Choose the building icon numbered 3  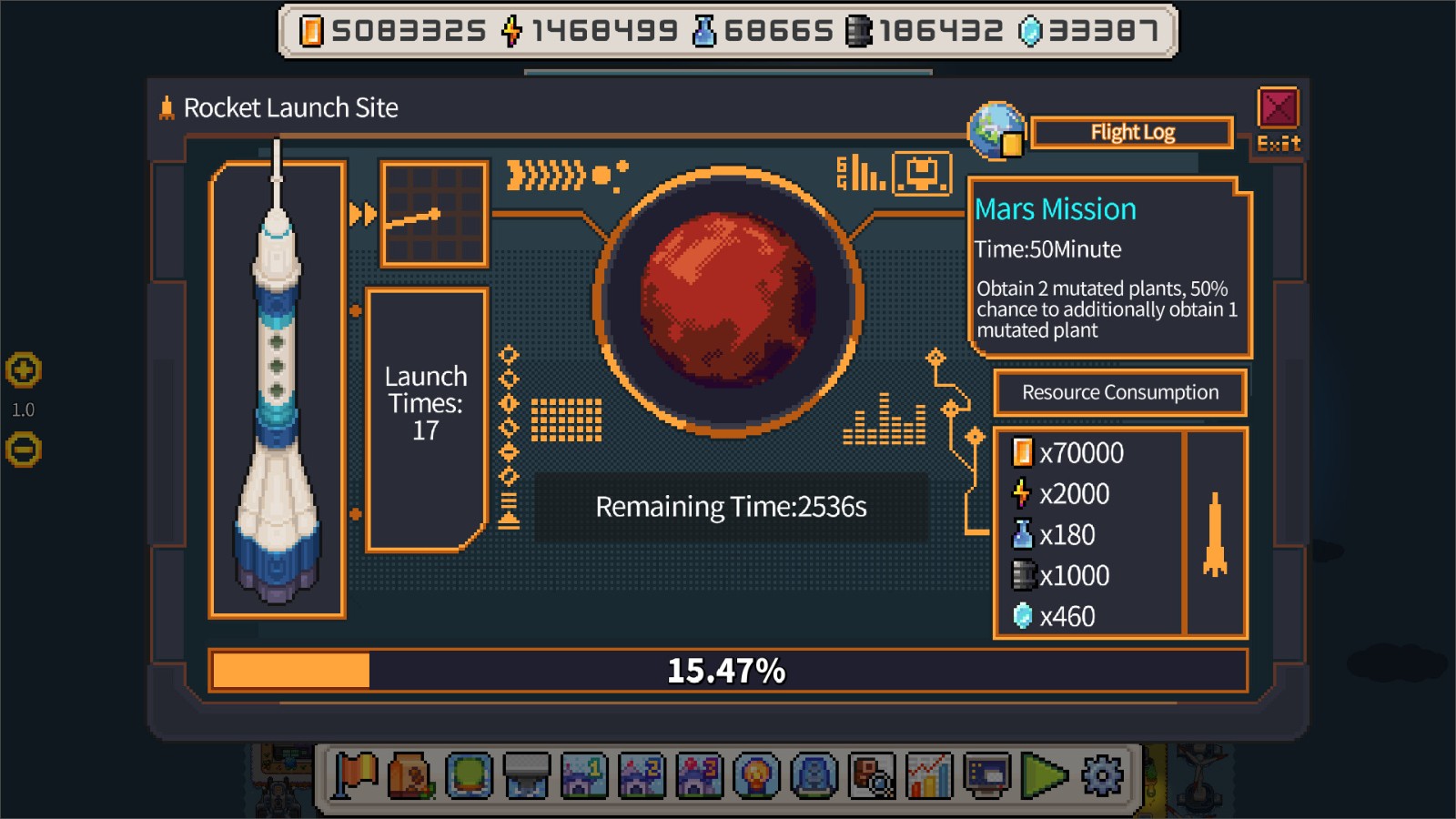pyautogui.click(x=699, y=776)
